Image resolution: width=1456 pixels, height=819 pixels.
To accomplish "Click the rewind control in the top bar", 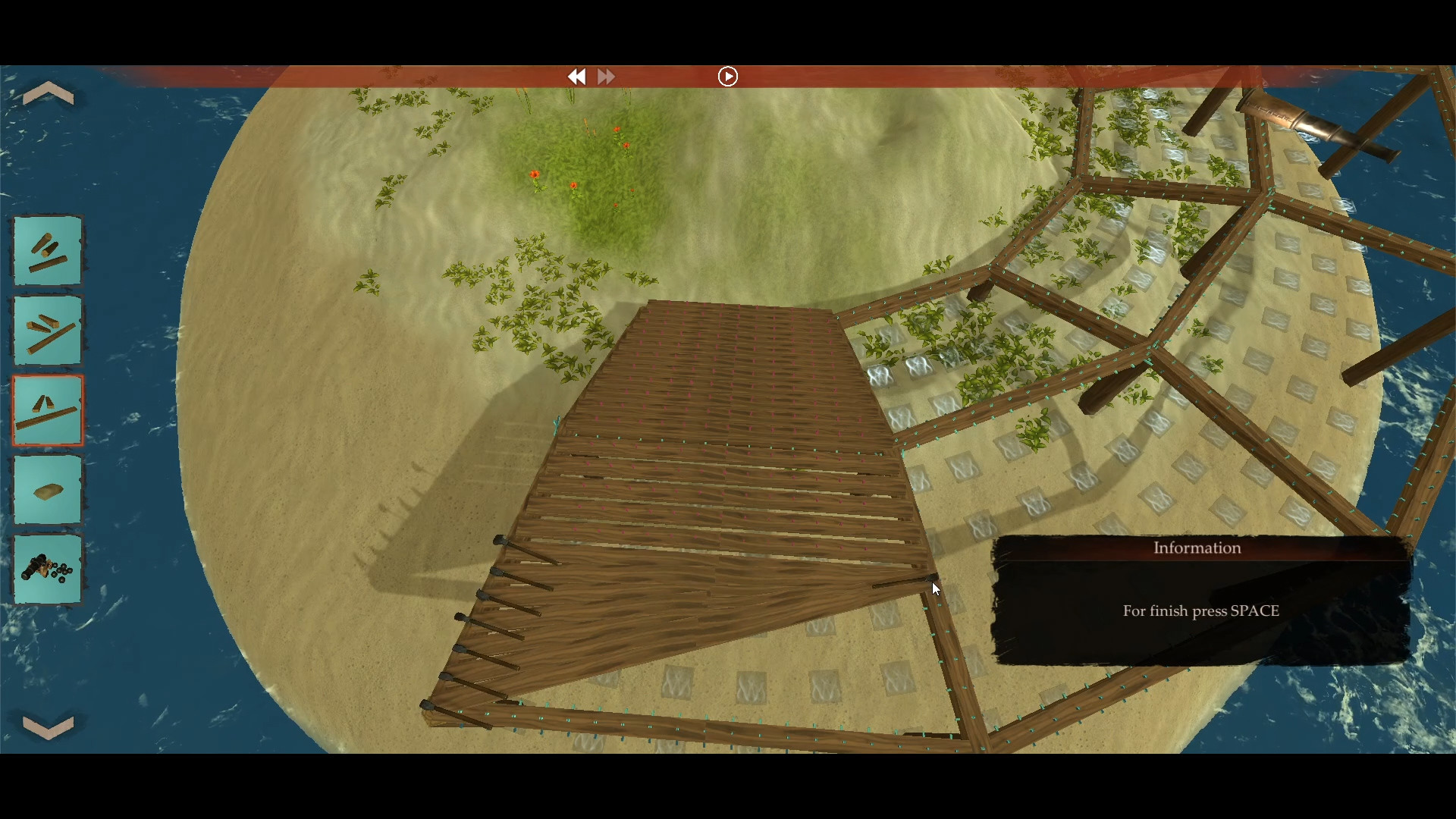I will [x=577, y=76].
